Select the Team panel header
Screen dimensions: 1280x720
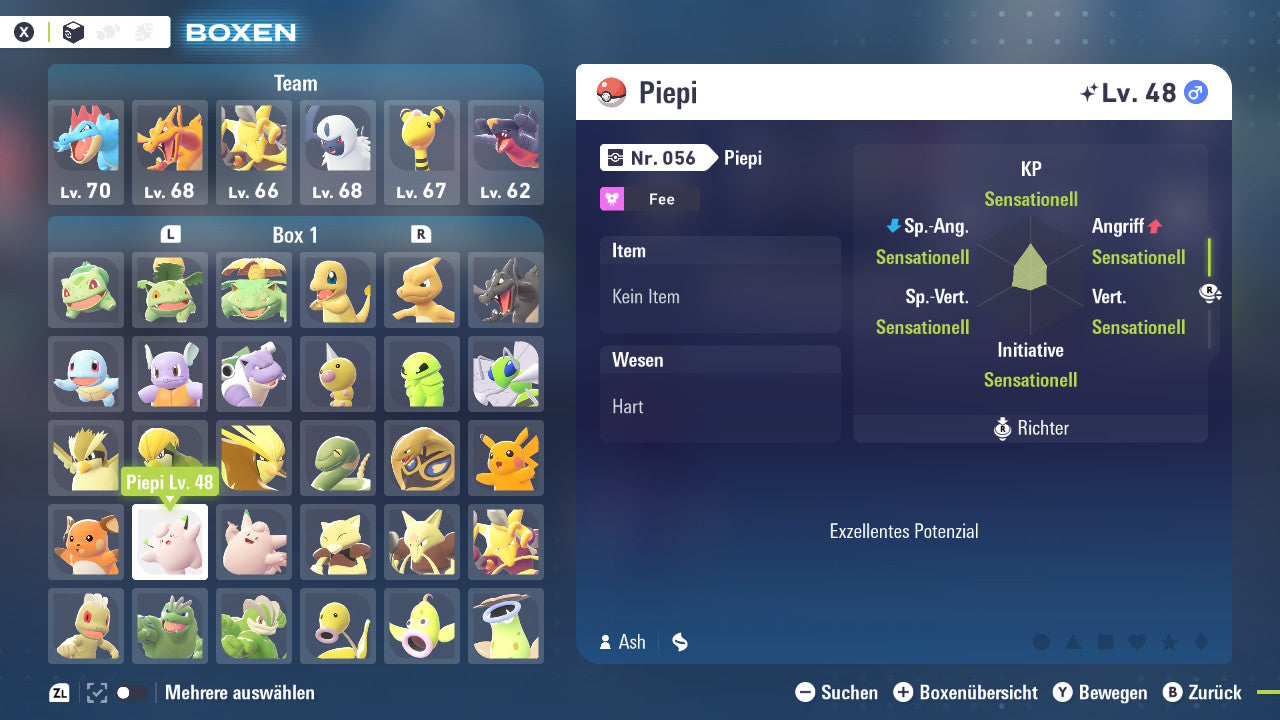[296, 83]
